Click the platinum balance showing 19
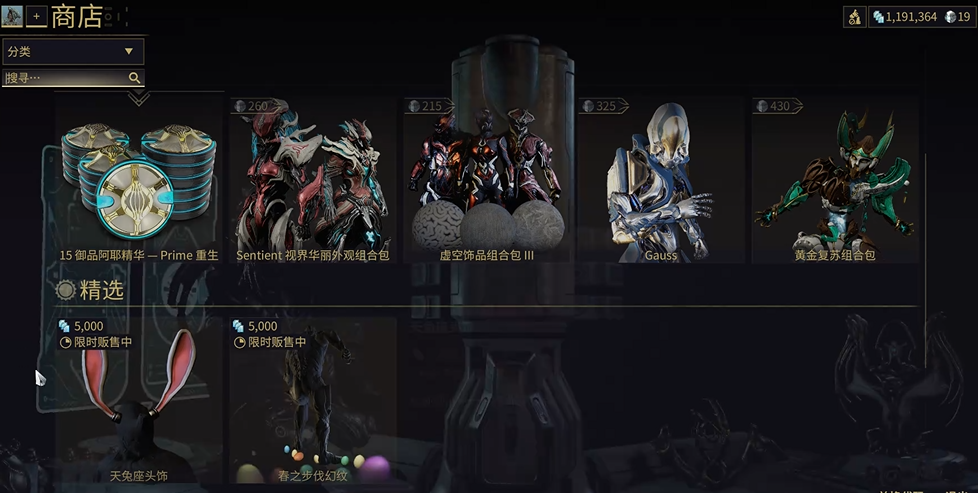The width and height of the screenshot is (978, 493). [957, 16]
